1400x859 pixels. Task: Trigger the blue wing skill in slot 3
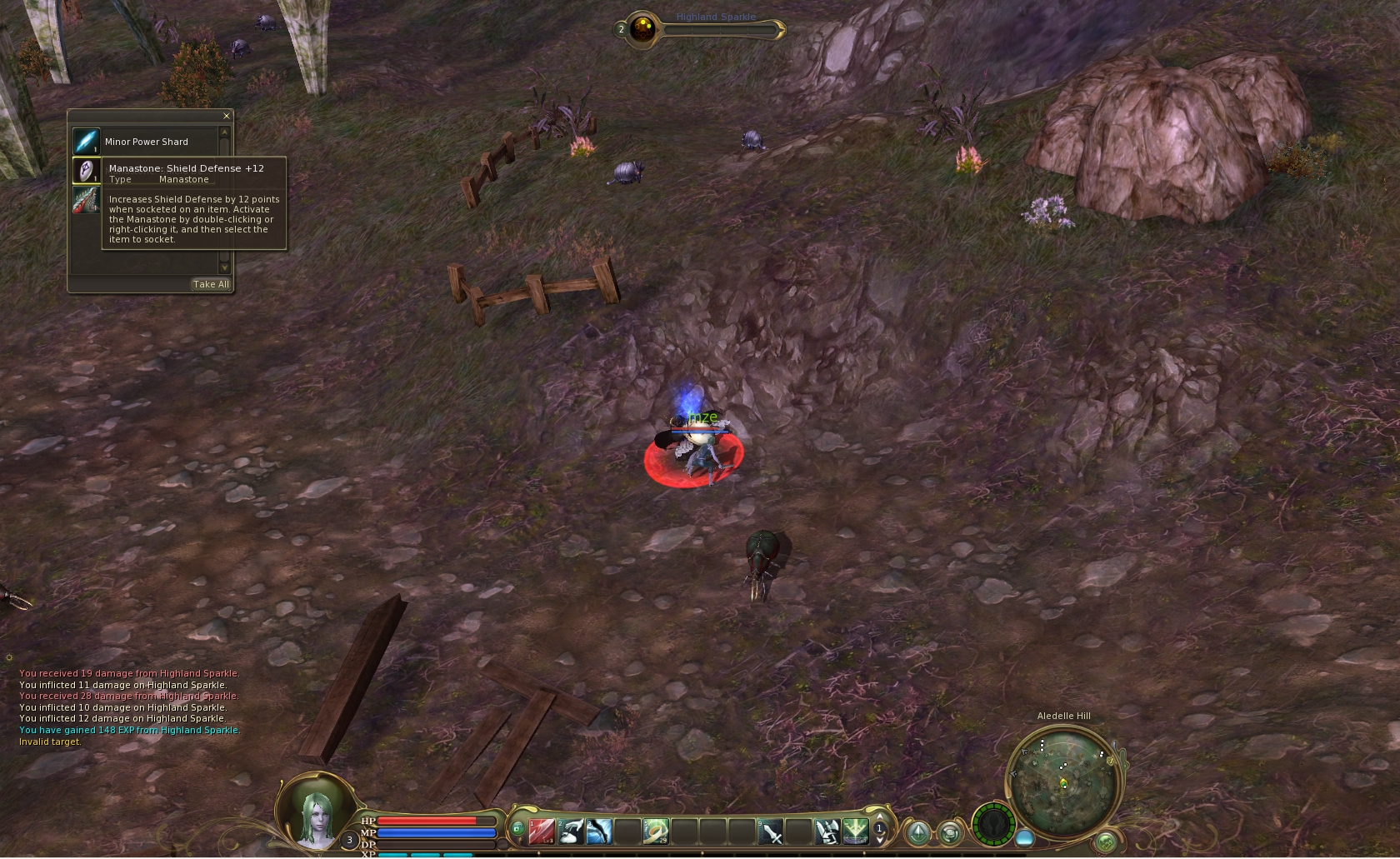(599, 832)
